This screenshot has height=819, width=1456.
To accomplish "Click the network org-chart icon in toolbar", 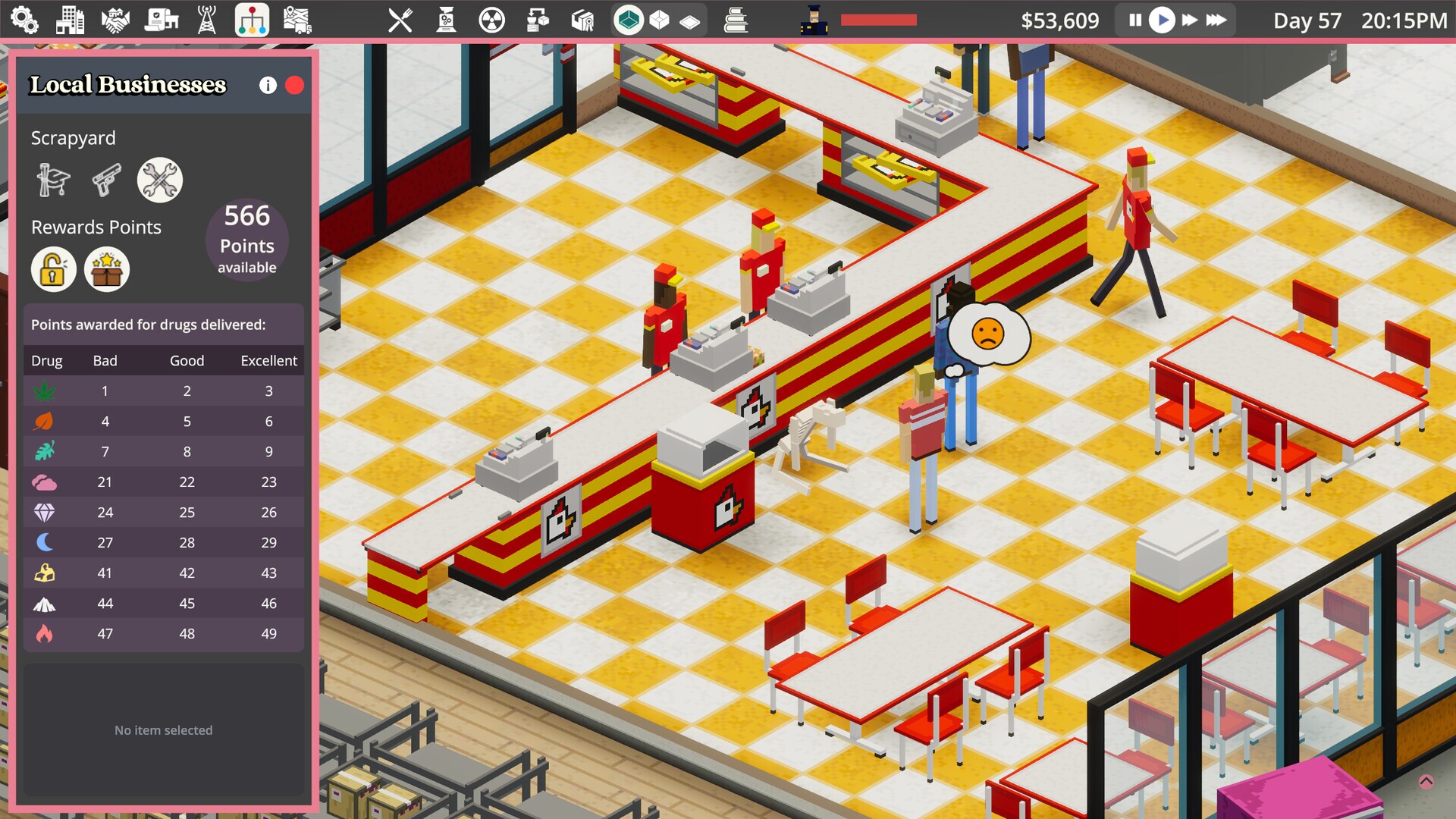I will click(x=253, y=20).
